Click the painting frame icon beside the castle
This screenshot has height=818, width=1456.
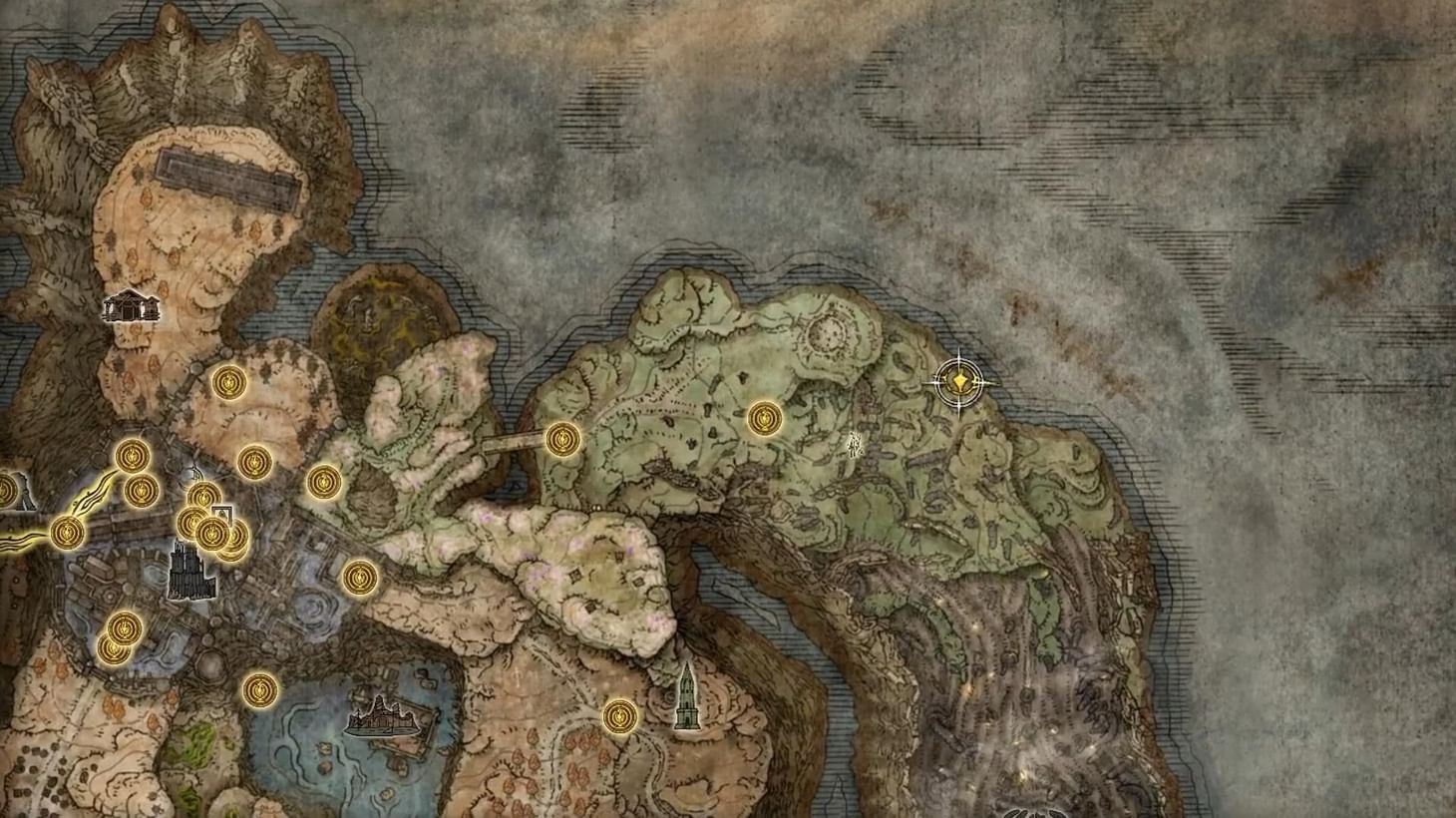220,514
